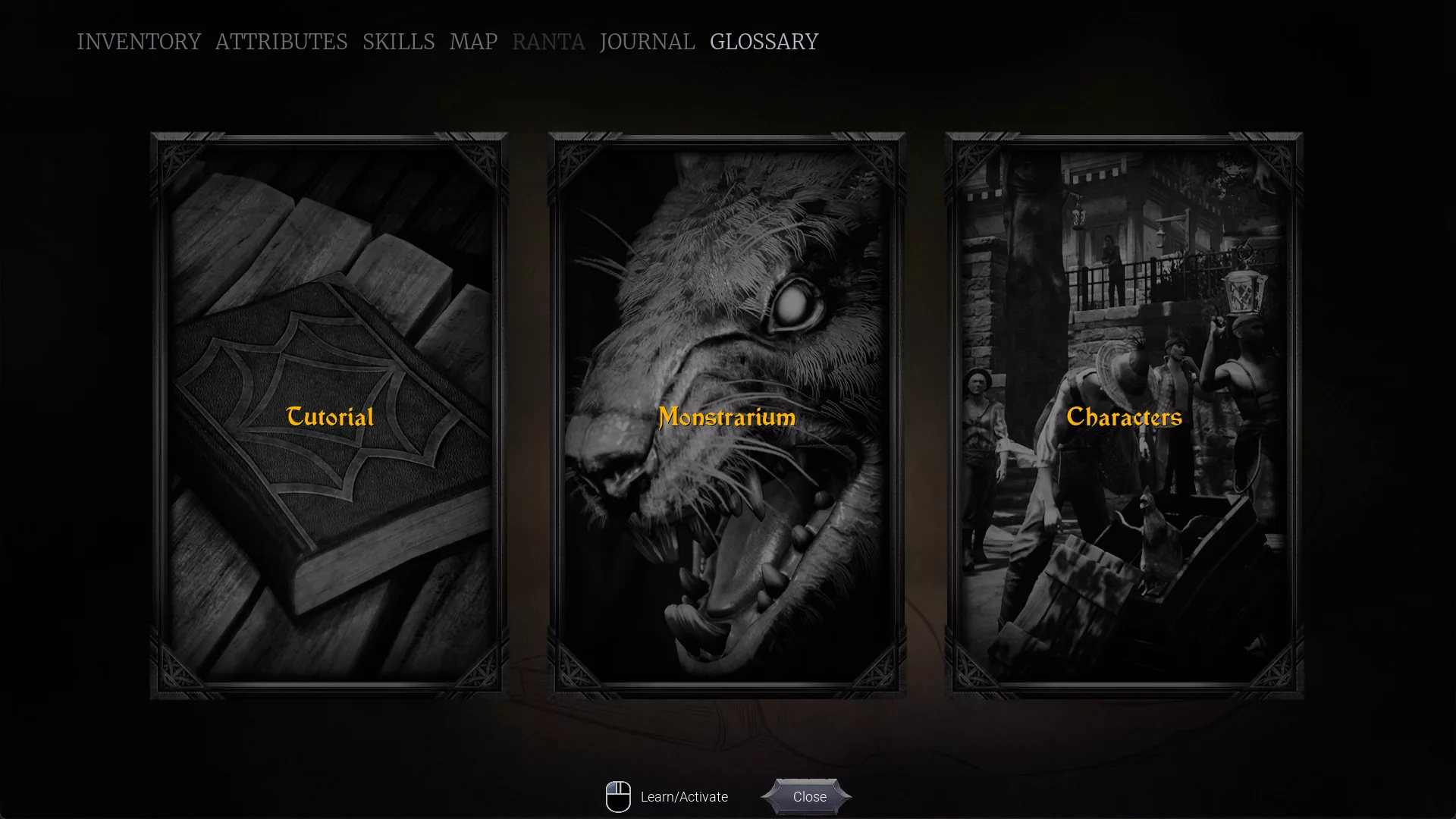View the Characters glossary card
The image size is (1456, 819).
pos(1124,416)
